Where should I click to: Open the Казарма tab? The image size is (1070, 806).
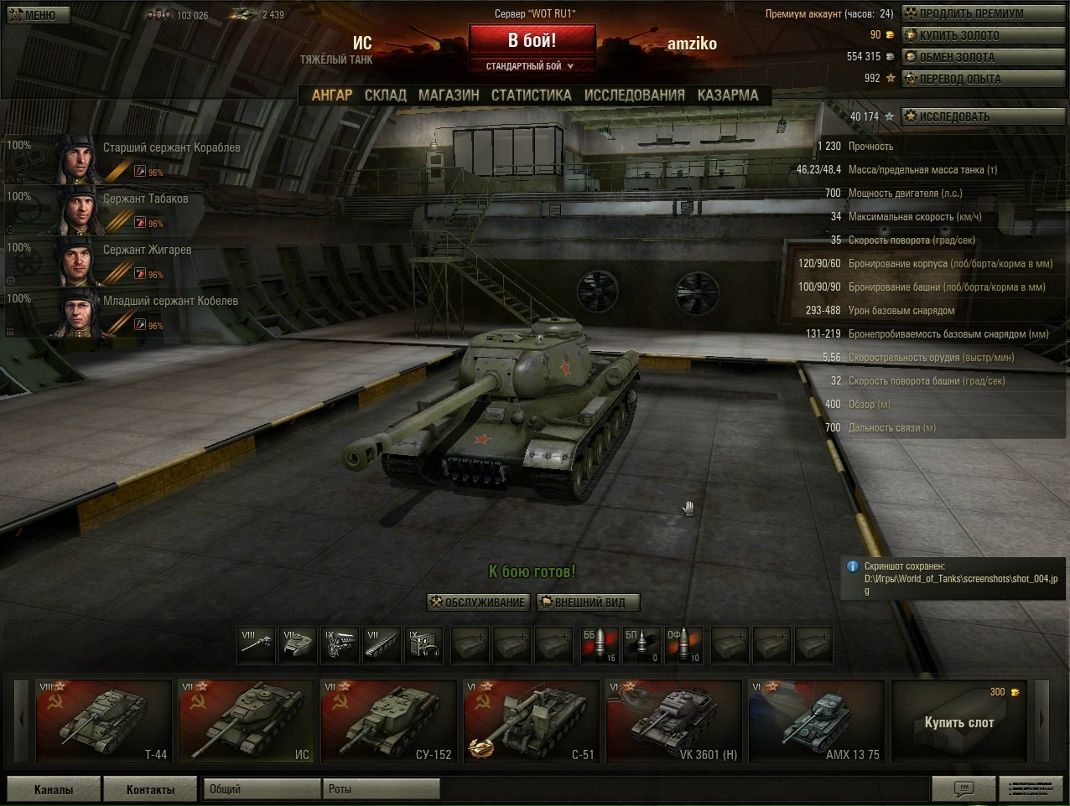pos(727,95)
